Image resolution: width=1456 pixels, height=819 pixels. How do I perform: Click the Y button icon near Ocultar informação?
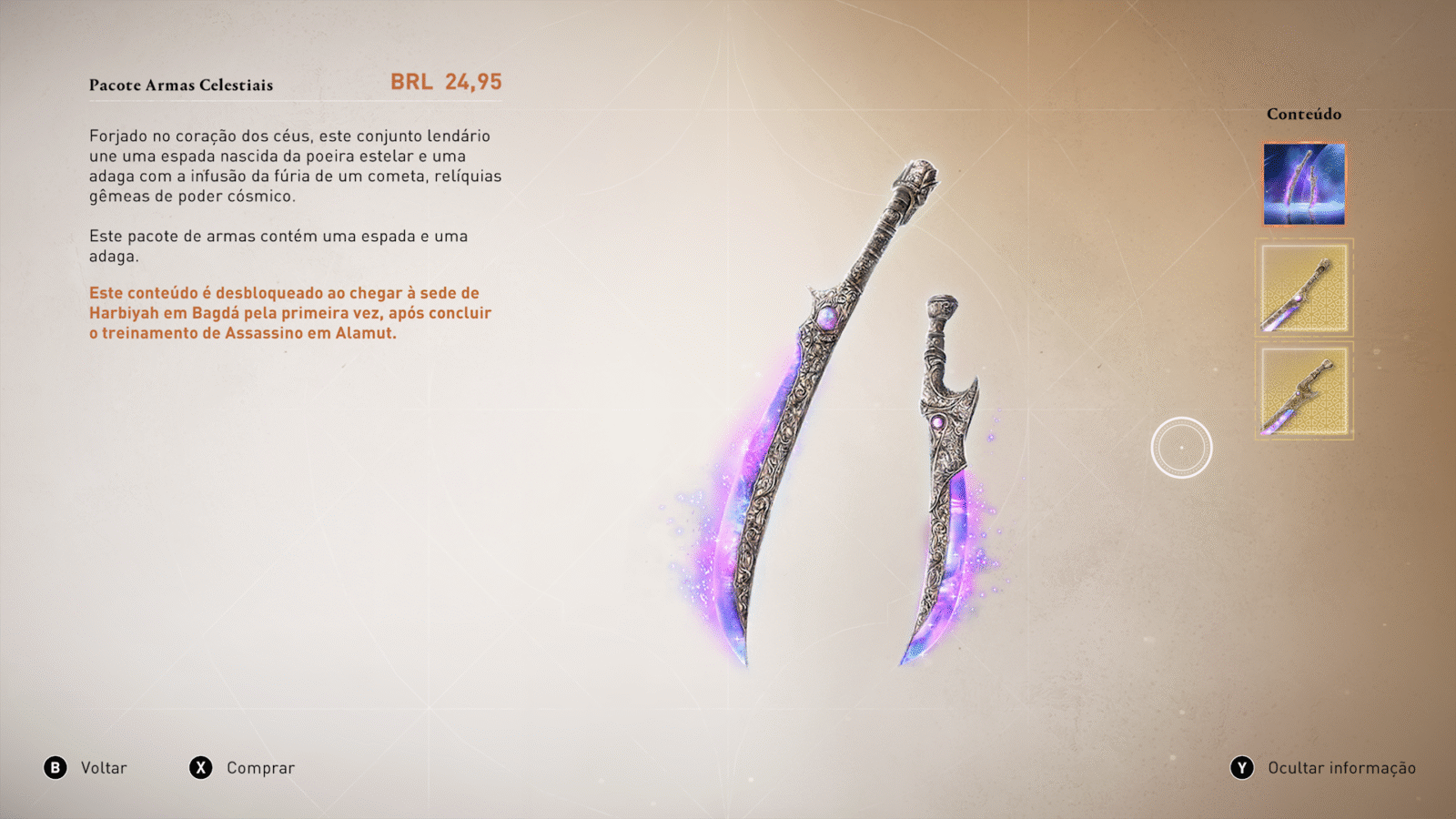(1242, 767)
